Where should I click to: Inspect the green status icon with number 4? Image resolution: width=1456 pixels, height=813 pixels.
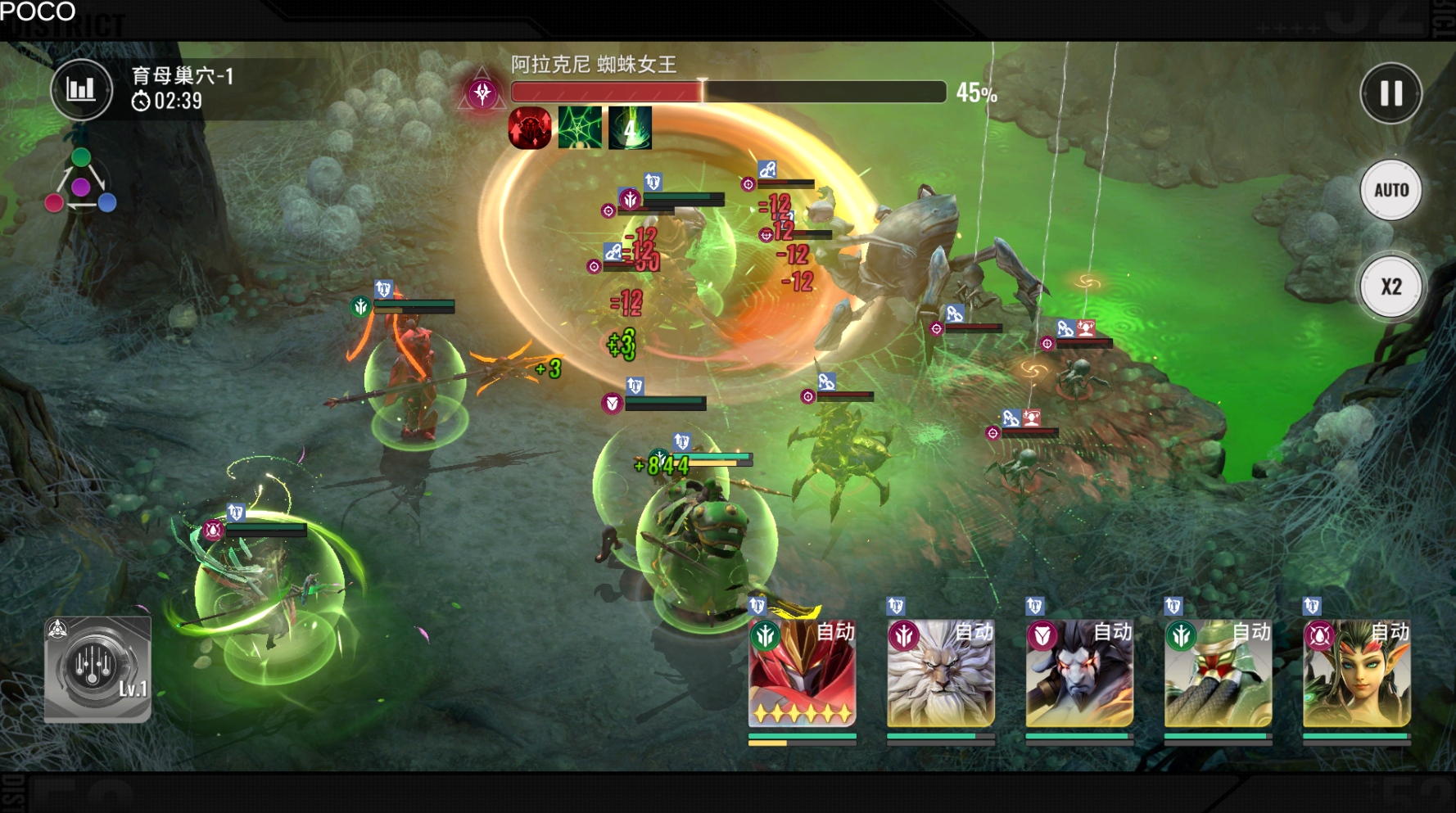coord(630,128)
